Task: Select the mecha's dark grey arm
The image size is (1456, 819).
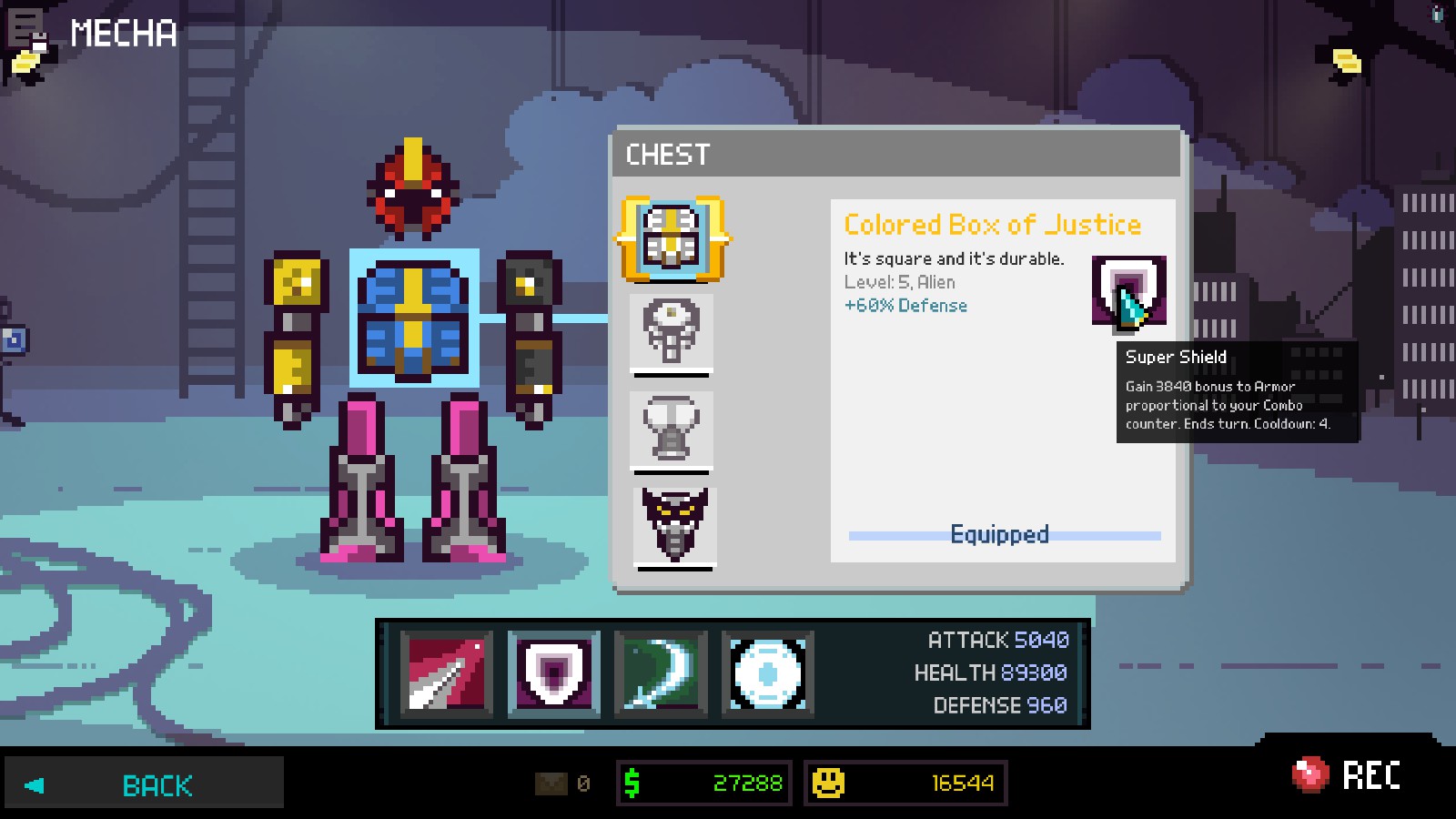Action: pos(531,337)
